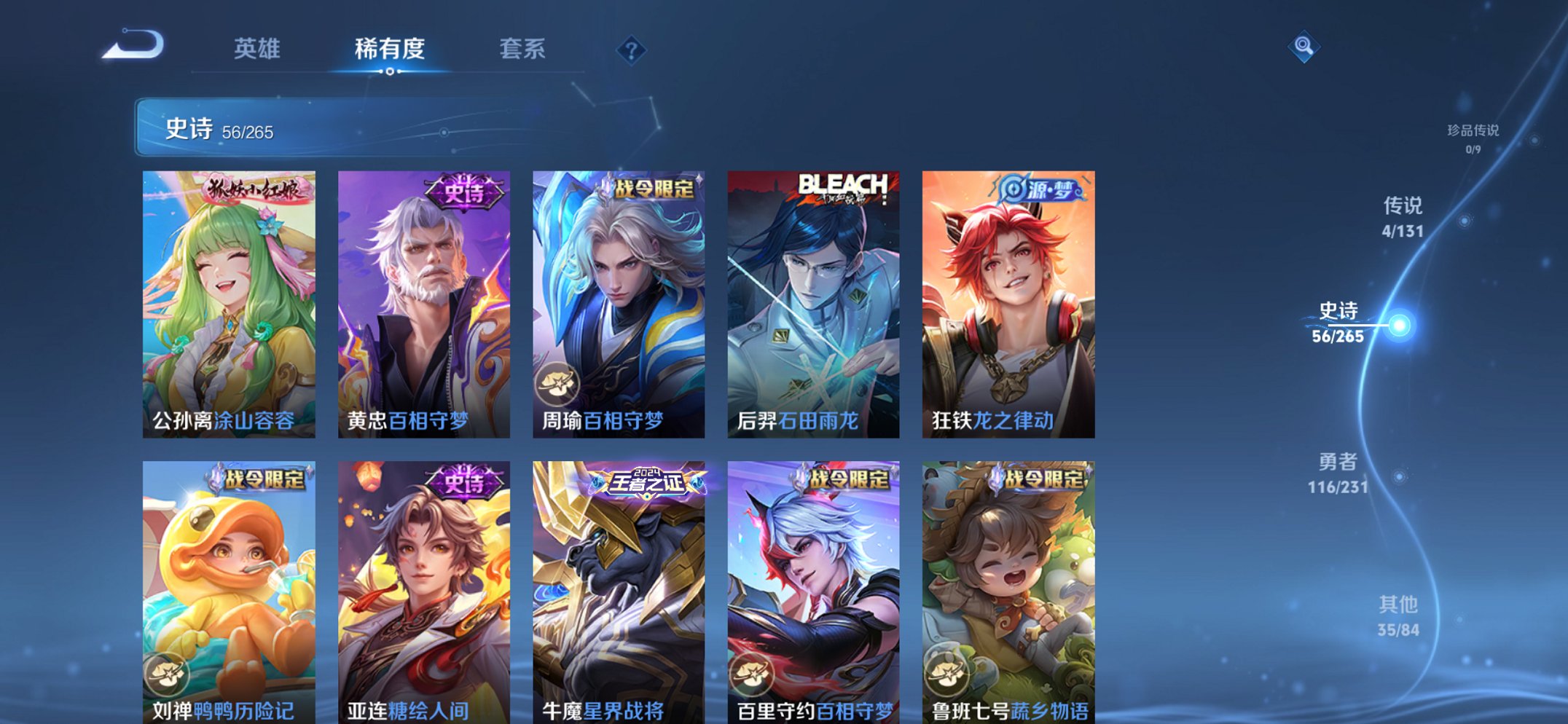Switch to the 套系 tab
This screenshot has height=724, width=1568.
click(522, 50)
